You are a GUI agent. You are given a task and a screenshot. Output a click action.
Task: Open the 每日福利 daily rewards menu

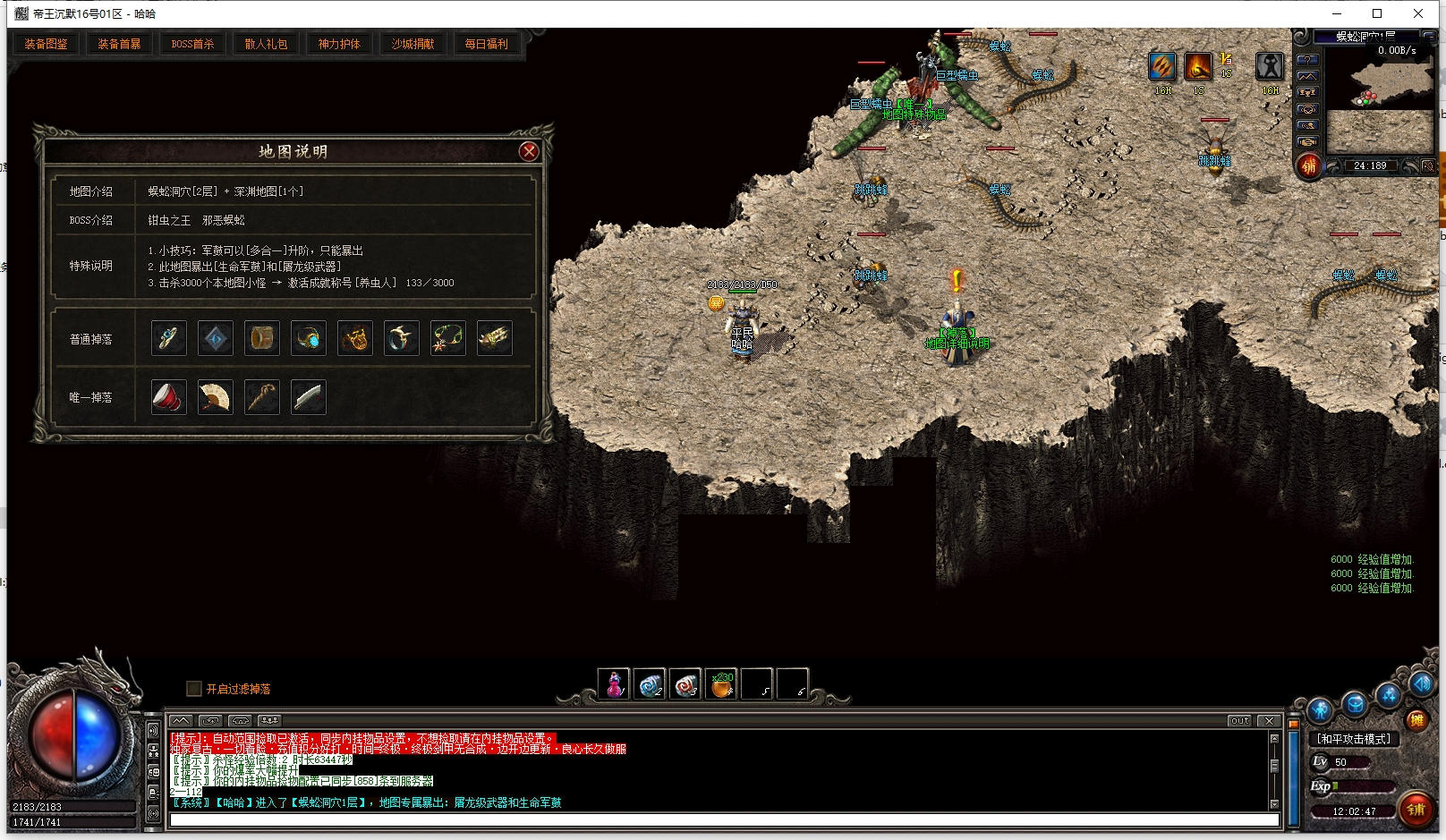pyautogui.click(x=486, y=44)
